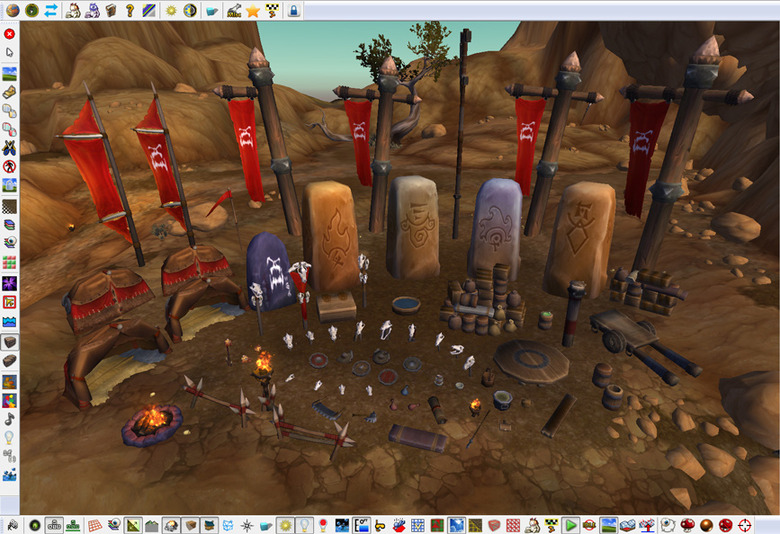Select the arrow pointer tool

(x=10, y=52)
